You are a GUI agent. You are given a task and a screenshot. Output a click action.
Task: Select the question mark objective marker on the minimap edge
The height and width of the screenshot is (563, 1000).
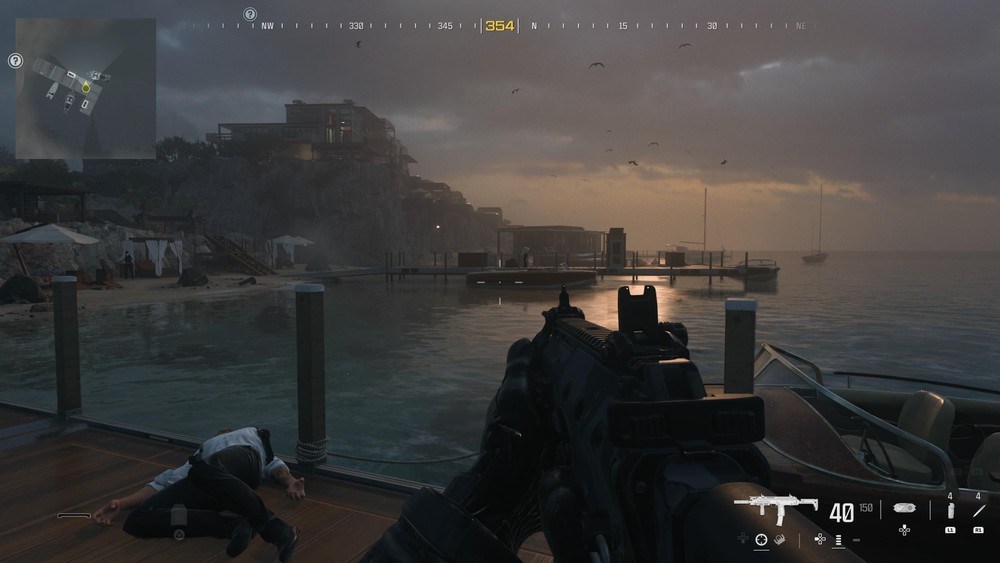[15, 61]
